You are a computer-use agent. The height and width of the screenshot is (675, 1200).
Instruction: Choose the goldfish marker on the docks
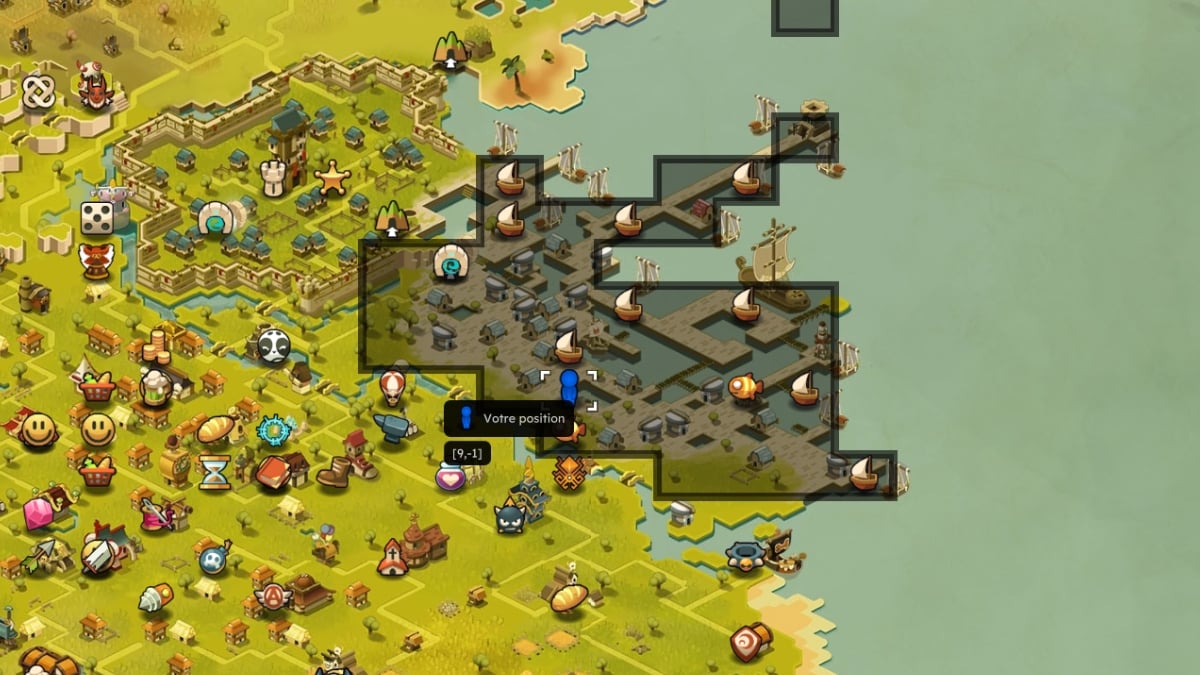point(745,386)
